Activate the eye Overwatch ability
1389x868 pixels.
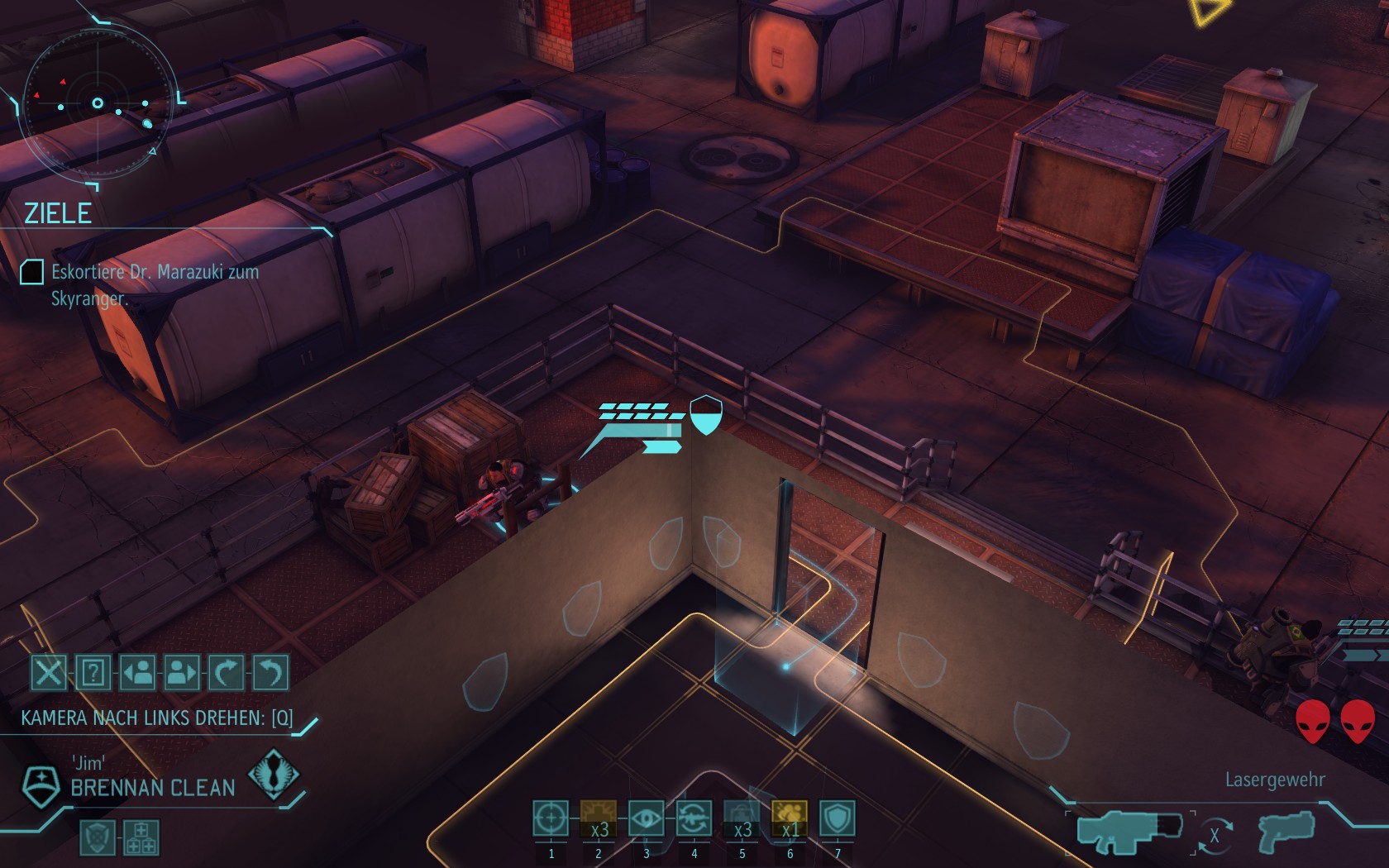(x=647, y=819)
